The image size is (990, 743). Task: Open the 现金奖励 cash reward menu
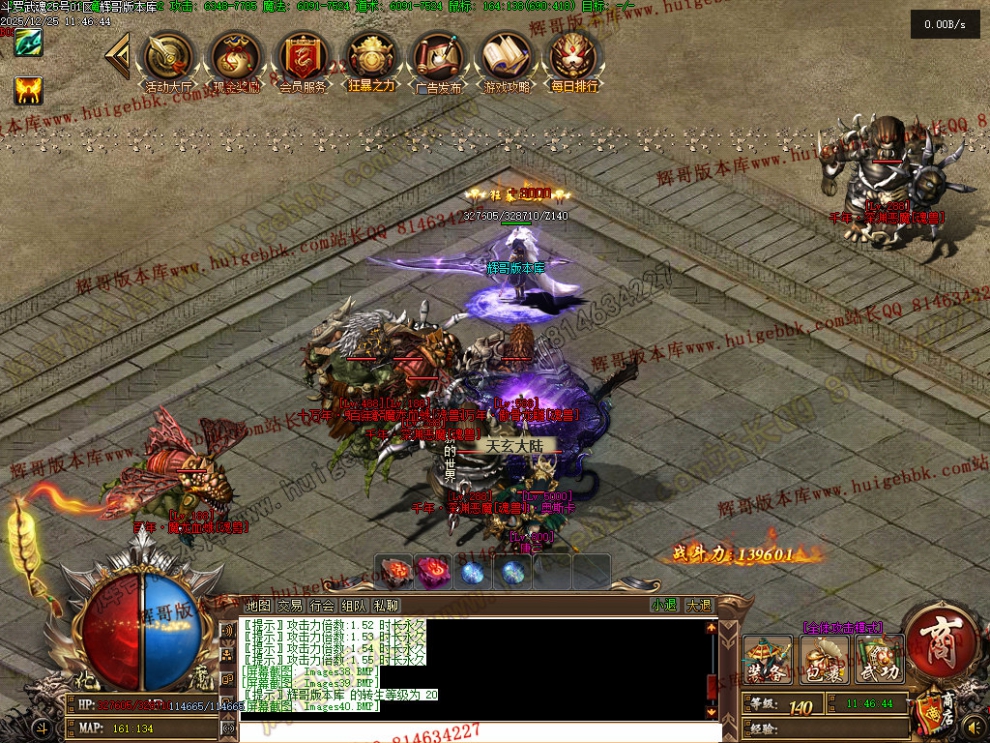point(236,60)
